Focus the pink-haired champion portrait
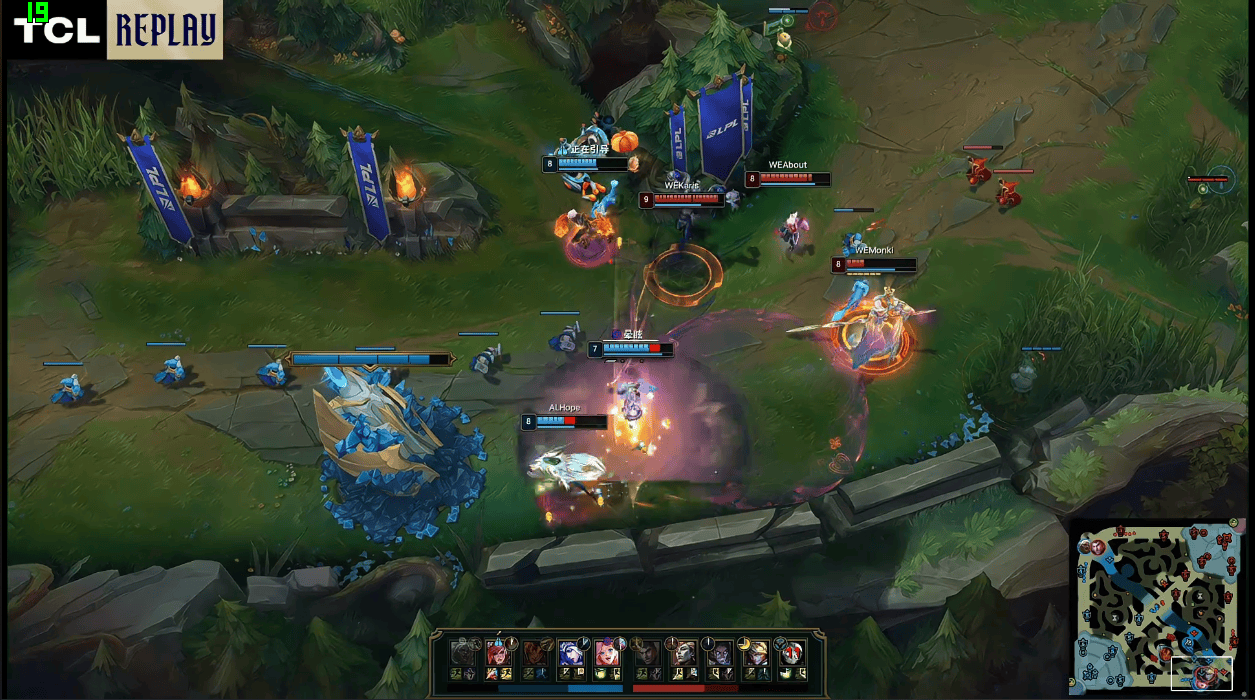The height and width of the screenshot is (700, 1255). coord(606,652)
